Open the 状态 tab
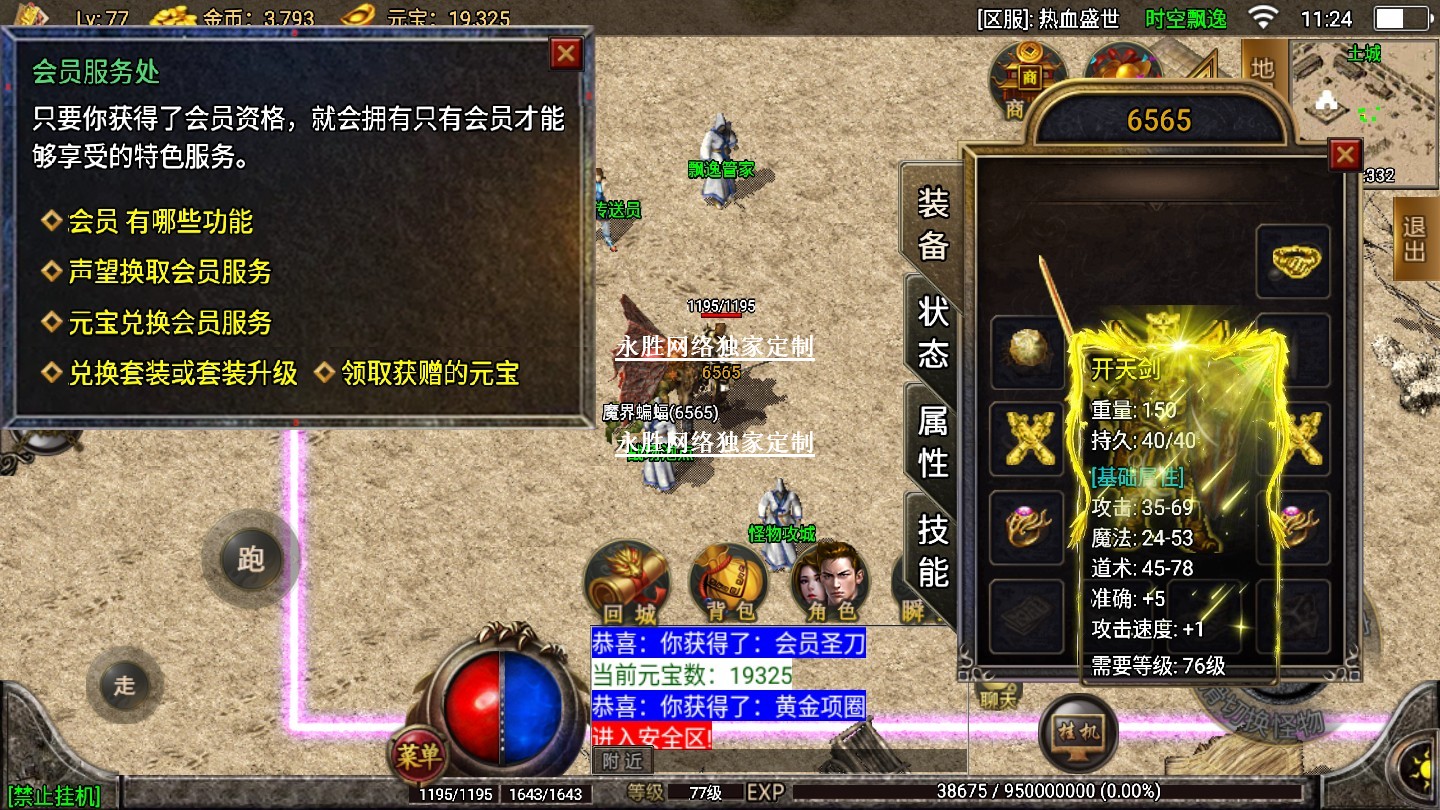The width and height of the screenshot is (1440, 810). click(932, 332)
